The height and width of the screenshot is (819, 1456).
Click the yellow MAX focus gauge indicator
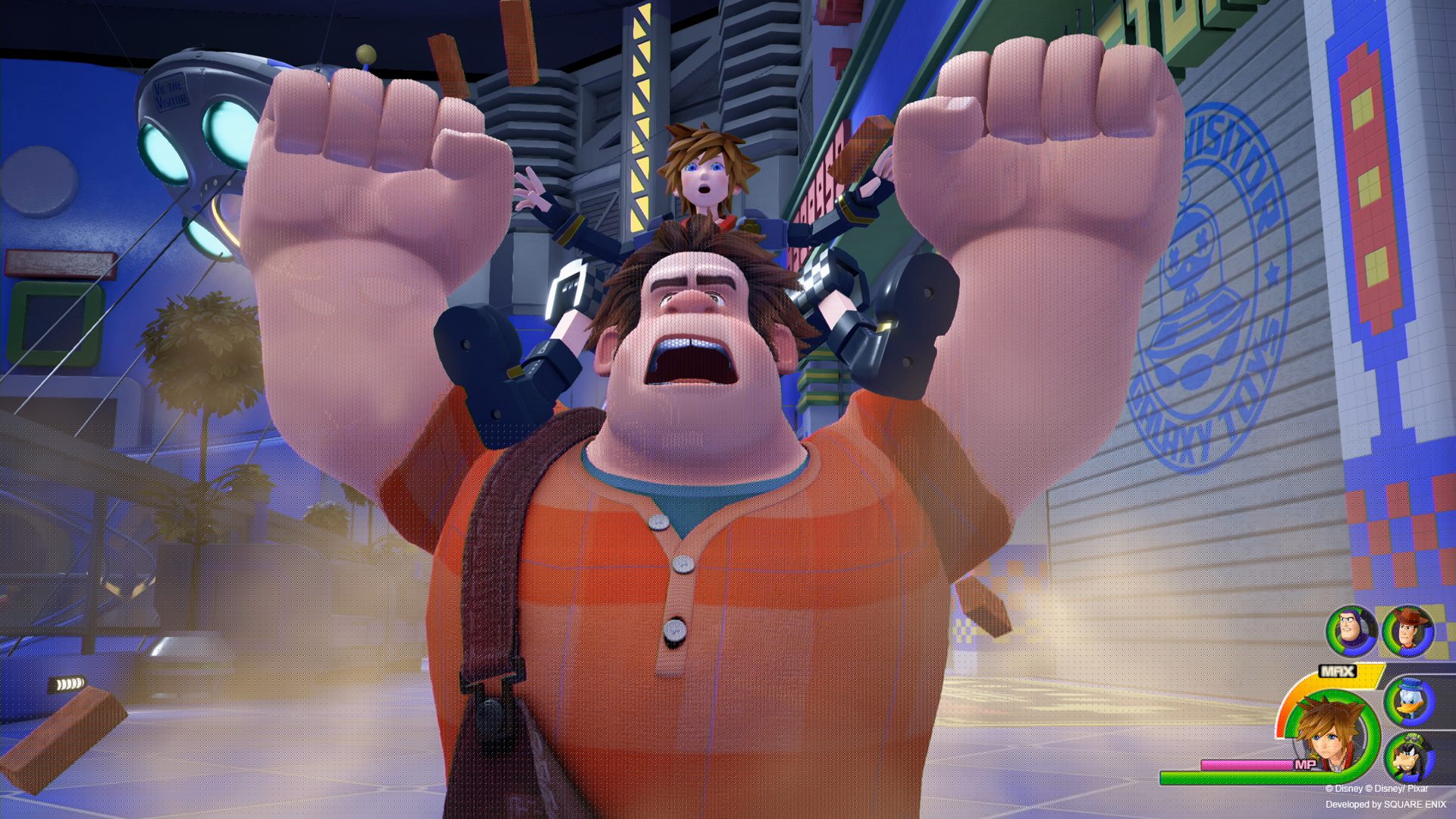[x=1336, y=671]
